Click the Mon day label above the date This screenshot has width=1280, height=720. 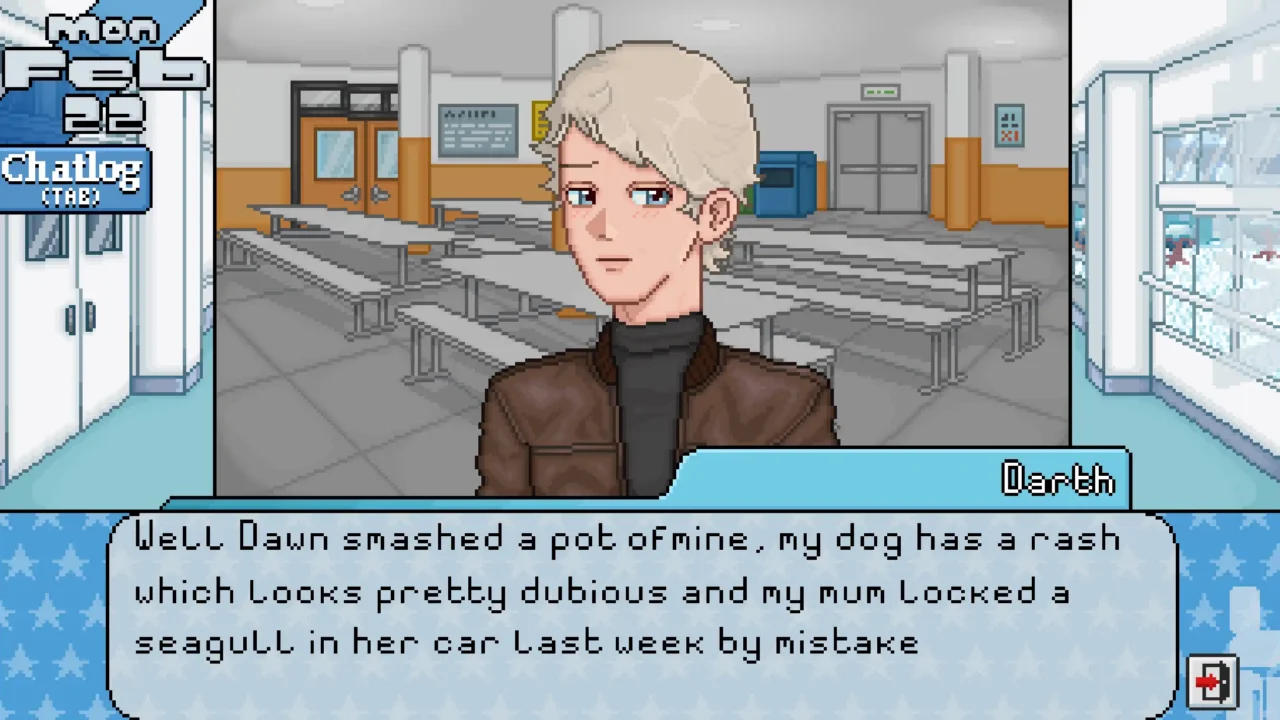point(100,28)
